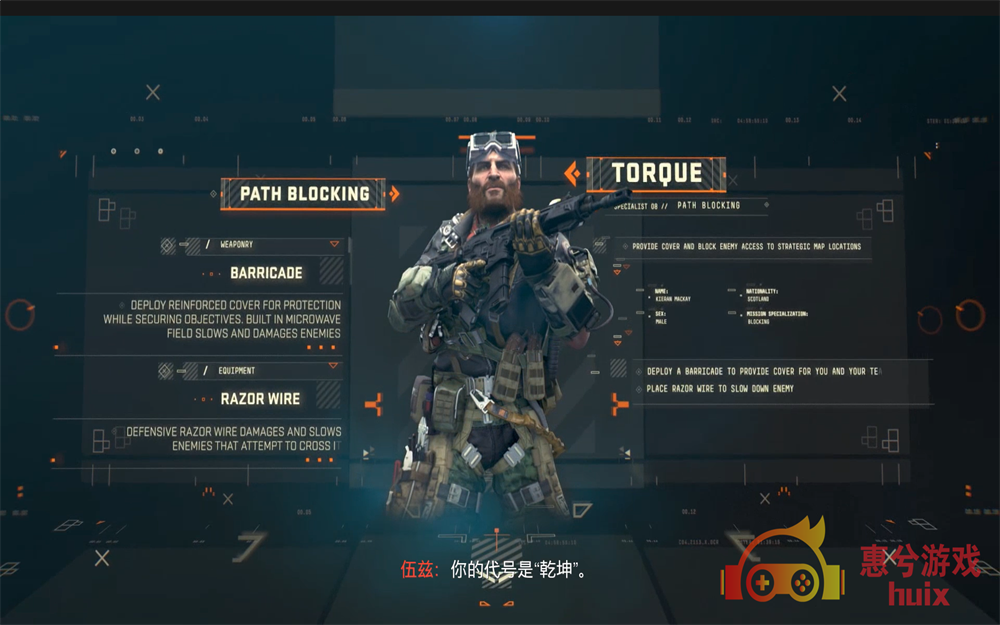The image size is (1000, 625).
Task: Select the Razor Wire equipment entry
Action: (260, 399)
